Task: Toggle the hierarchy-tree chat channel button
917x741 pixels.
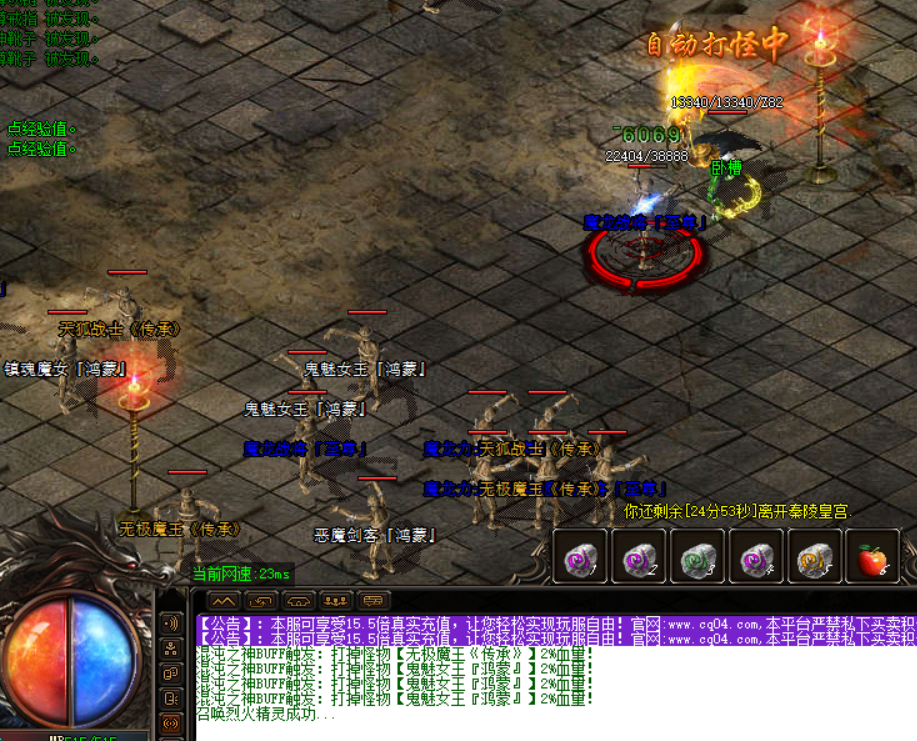Action: pyautogui.click(x=171, y=648)
